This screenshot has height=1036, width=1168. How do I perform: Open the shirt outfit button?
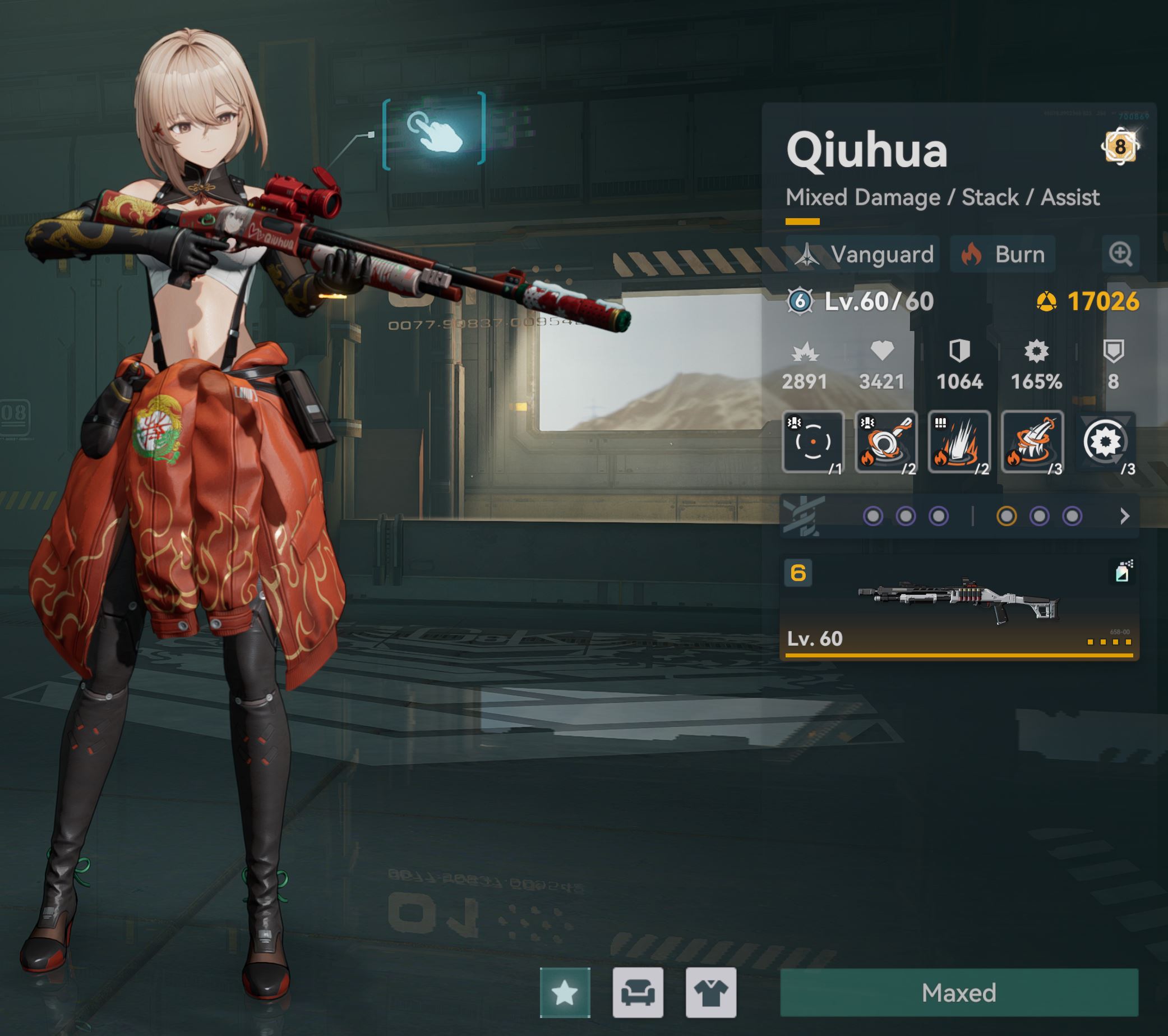[711, 993]
